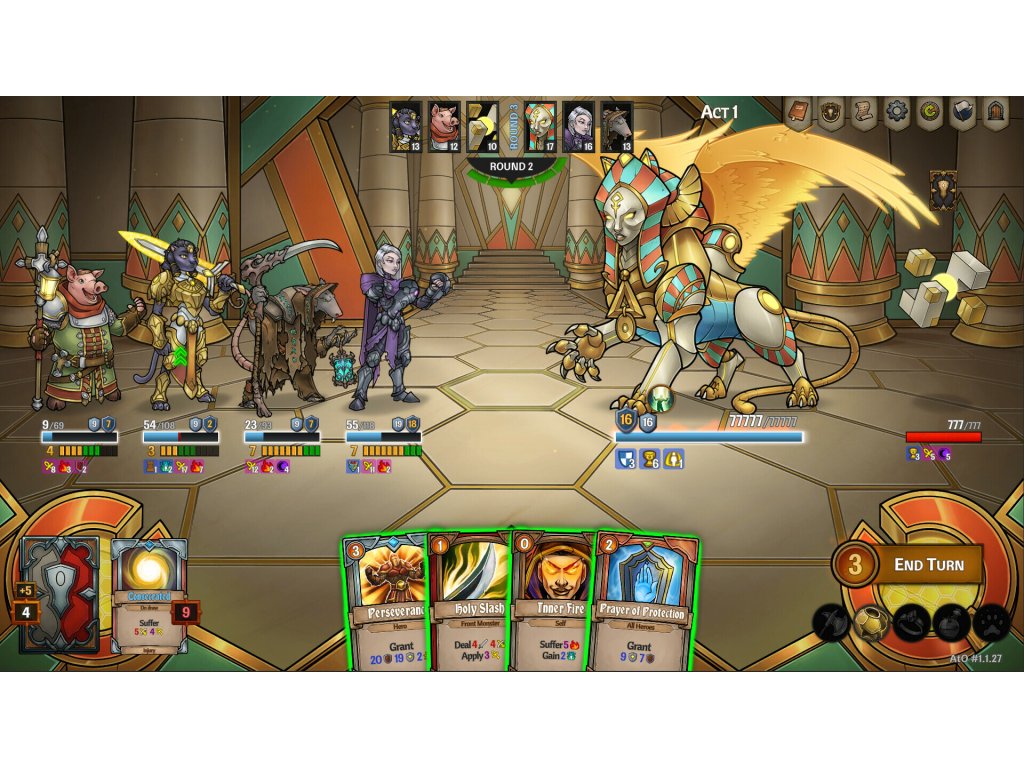Screen dimensions: 1024x768
Task: Open the draw deck pile
Action: (58, 592)
